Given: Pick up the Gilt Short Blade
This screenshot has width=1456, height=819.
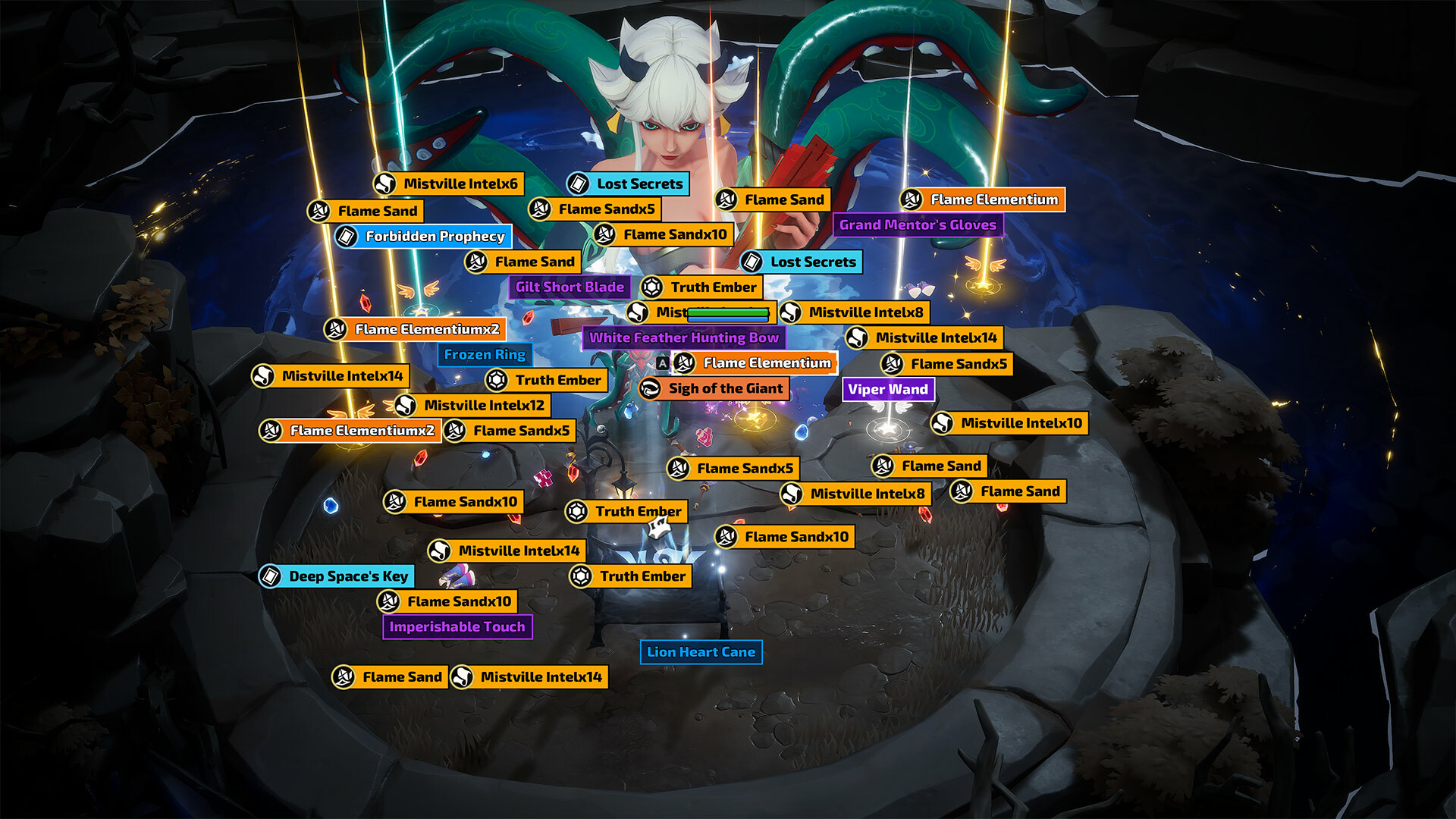Looking at the screenshot, I should click(569, 287).
